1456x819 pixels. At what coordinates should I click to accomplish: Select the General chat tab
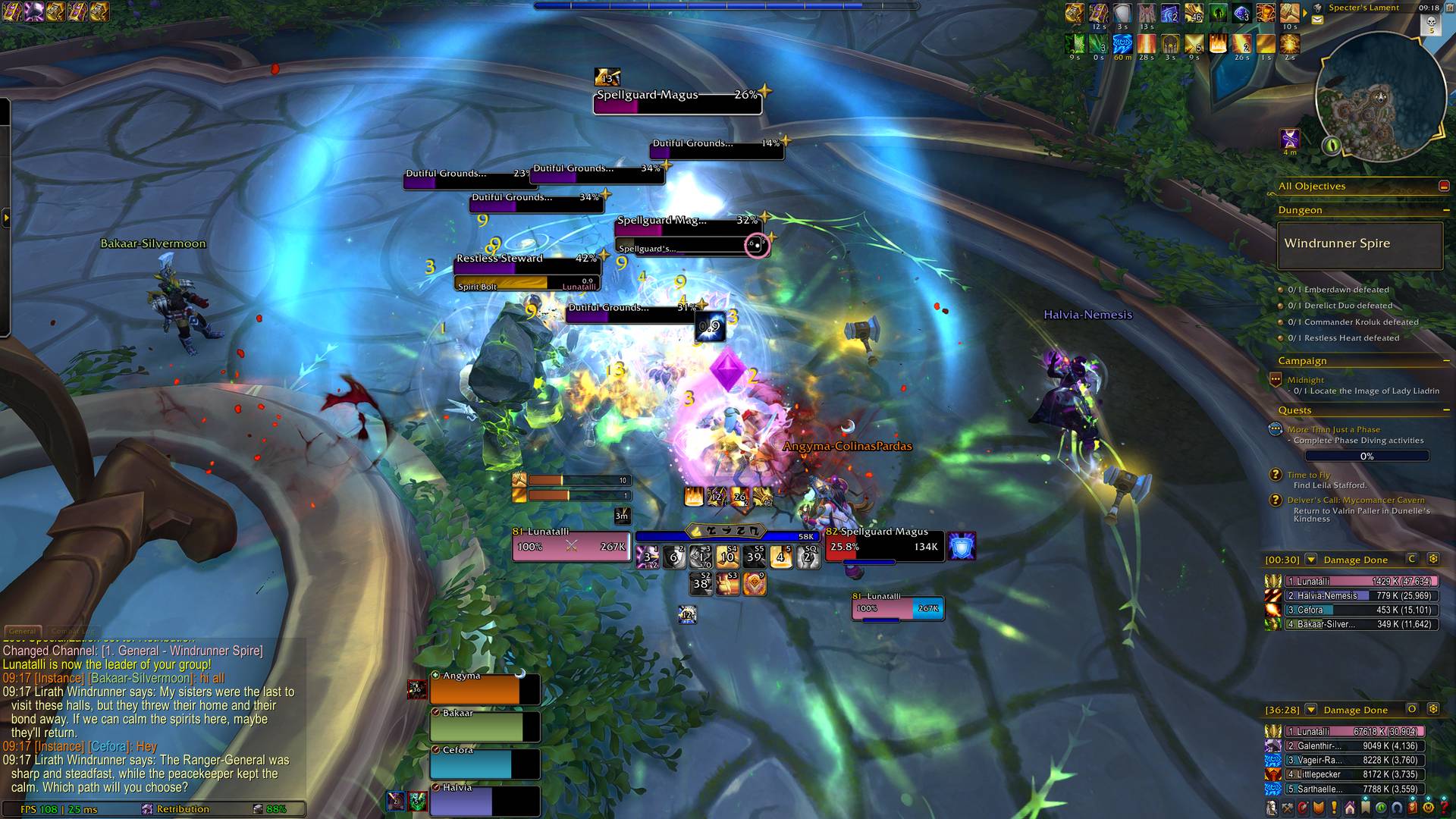click(x=24, y=630)
